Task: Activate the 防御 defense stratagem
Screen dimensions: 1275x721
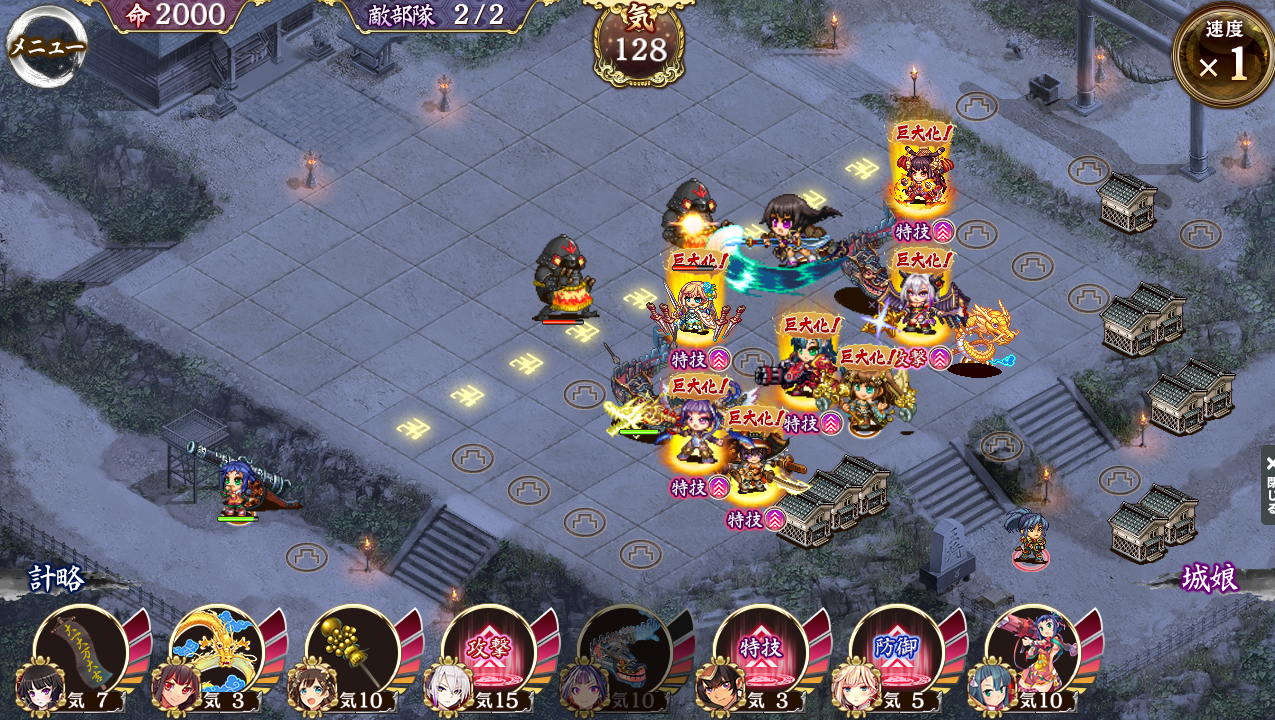Action: point(896,652)
